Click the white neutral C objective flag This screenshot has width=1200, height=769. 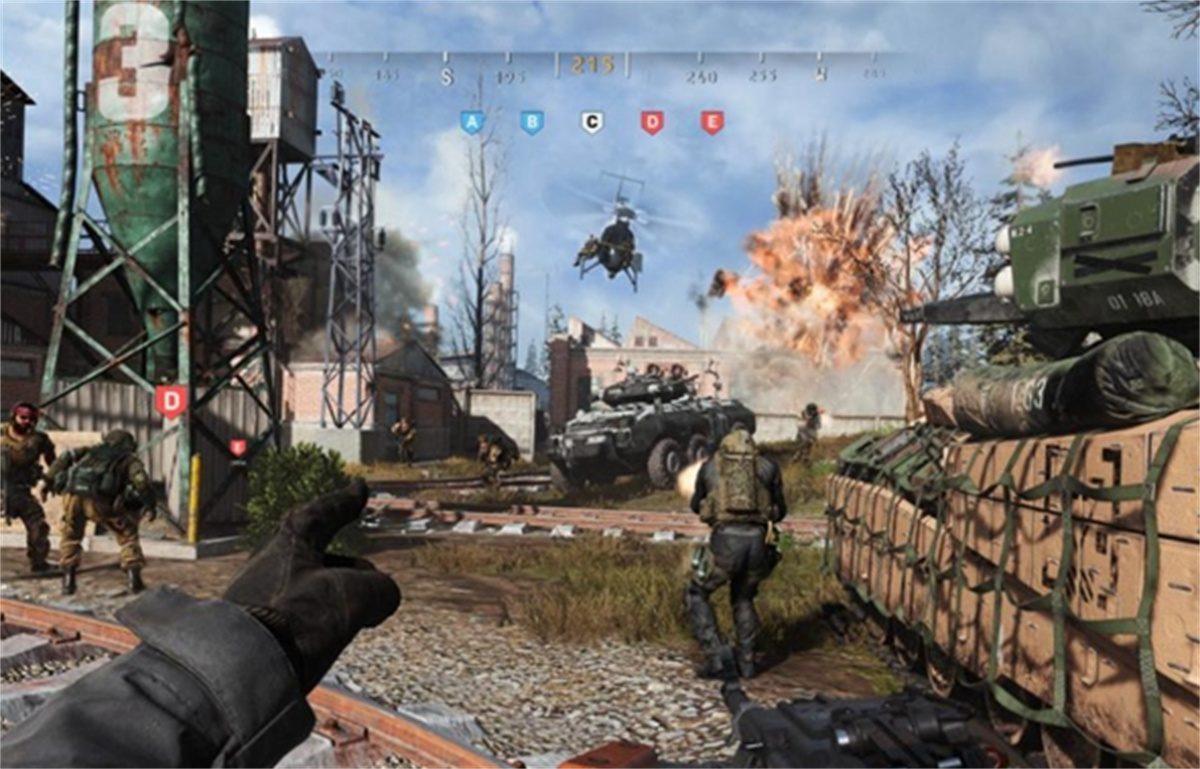coord(592,122)
